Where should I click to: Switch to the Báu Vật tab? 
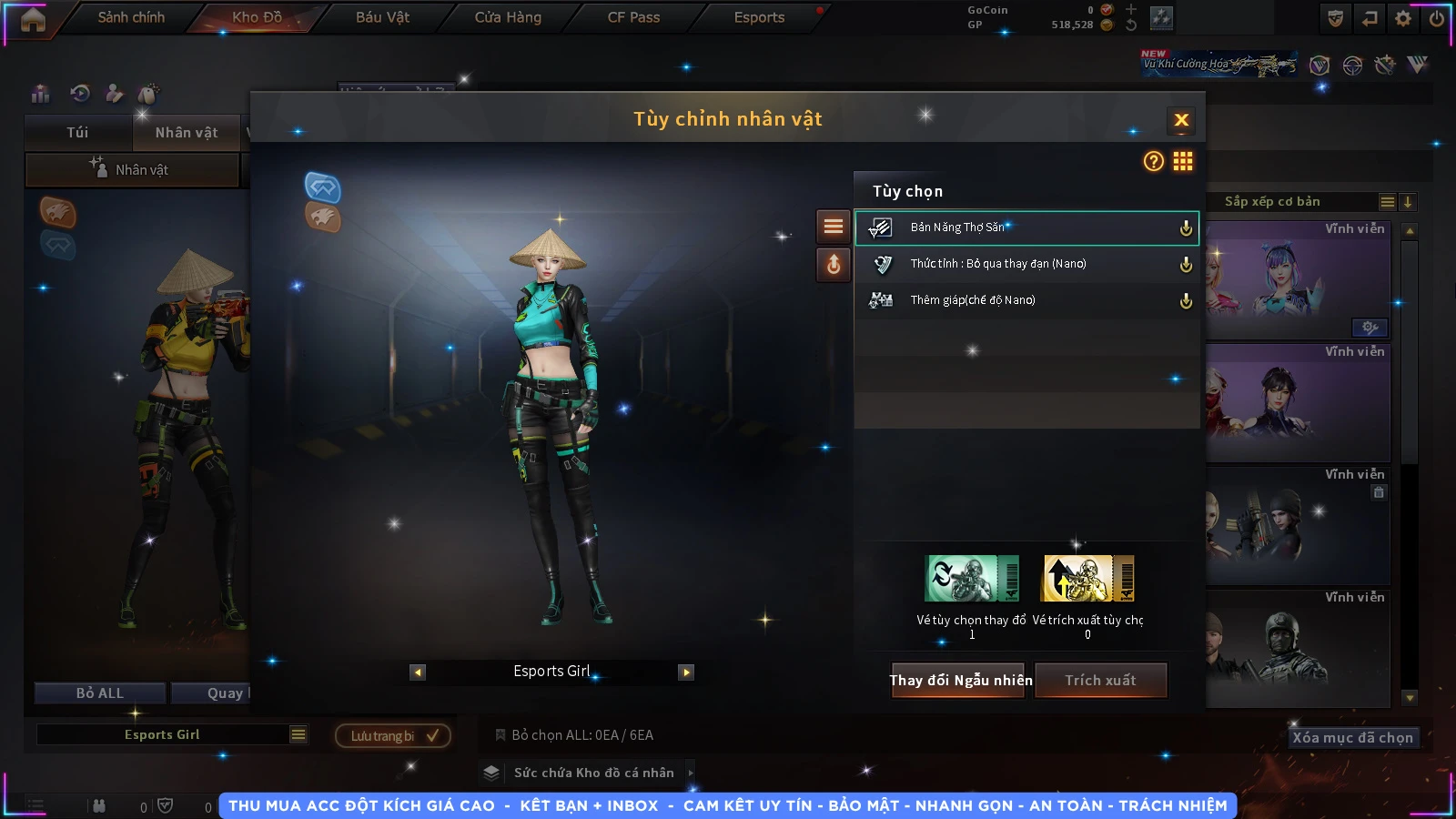coord(382,17)
